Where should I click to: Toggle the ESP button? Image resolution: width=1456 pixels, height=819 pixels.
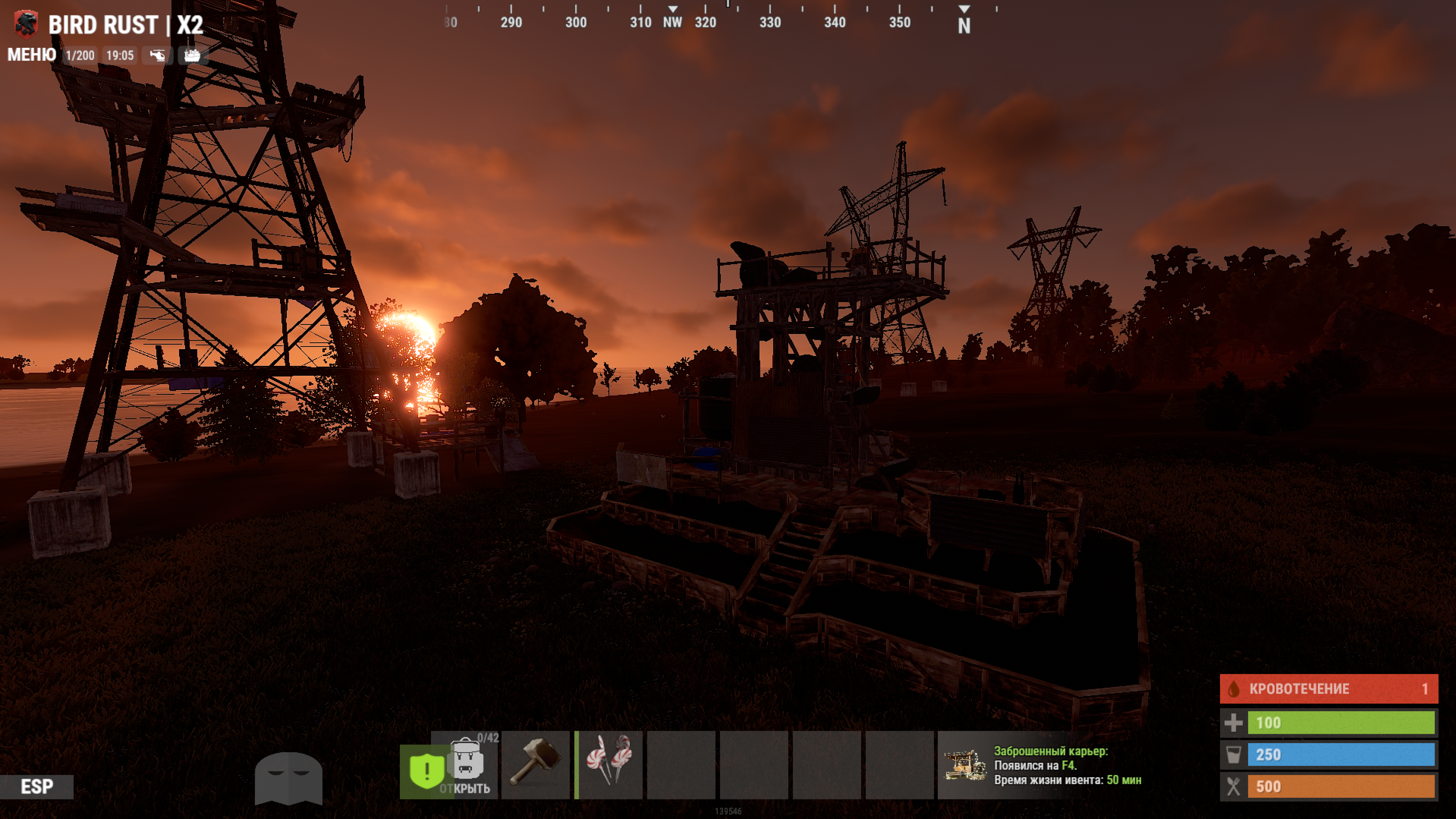(37, 786)
